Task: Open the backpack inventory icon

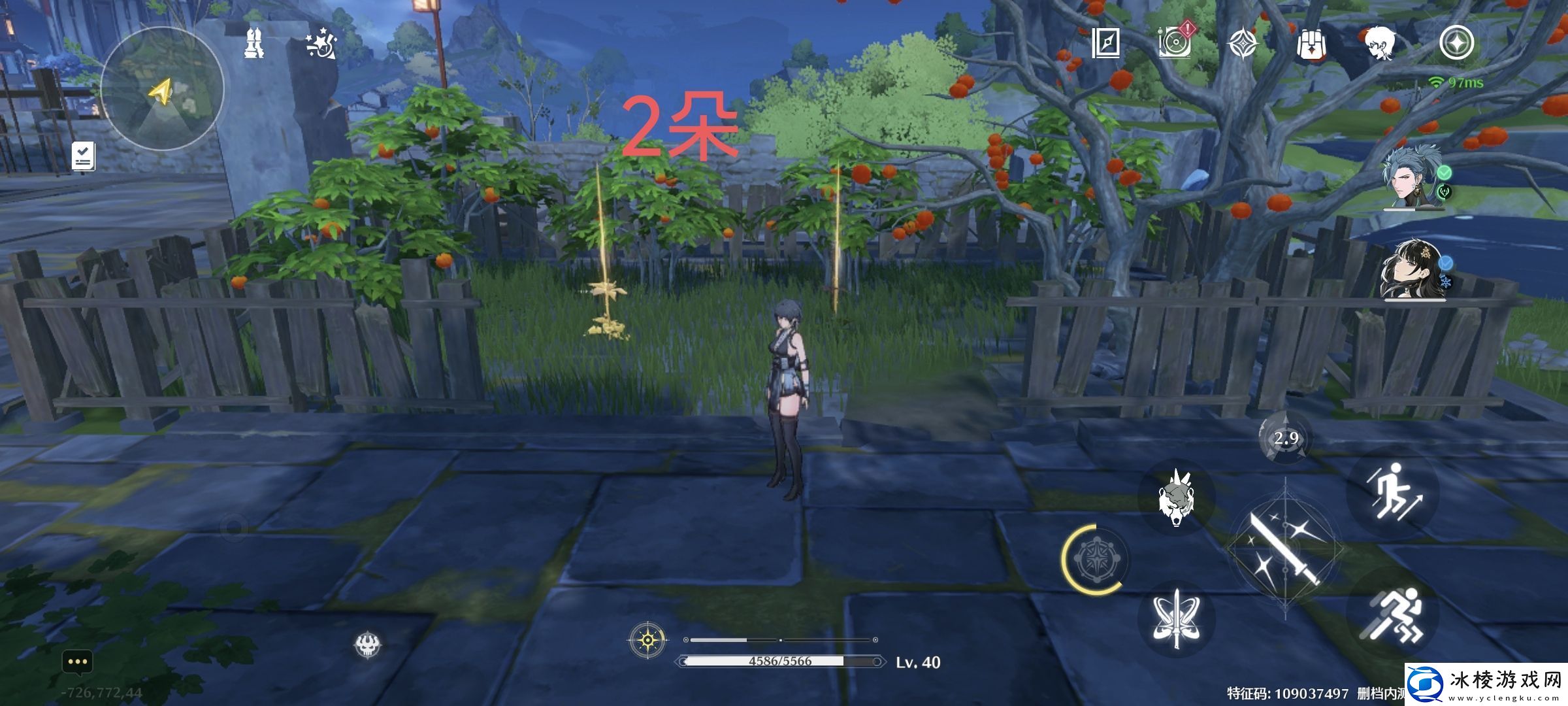Action: (1311, 44)
